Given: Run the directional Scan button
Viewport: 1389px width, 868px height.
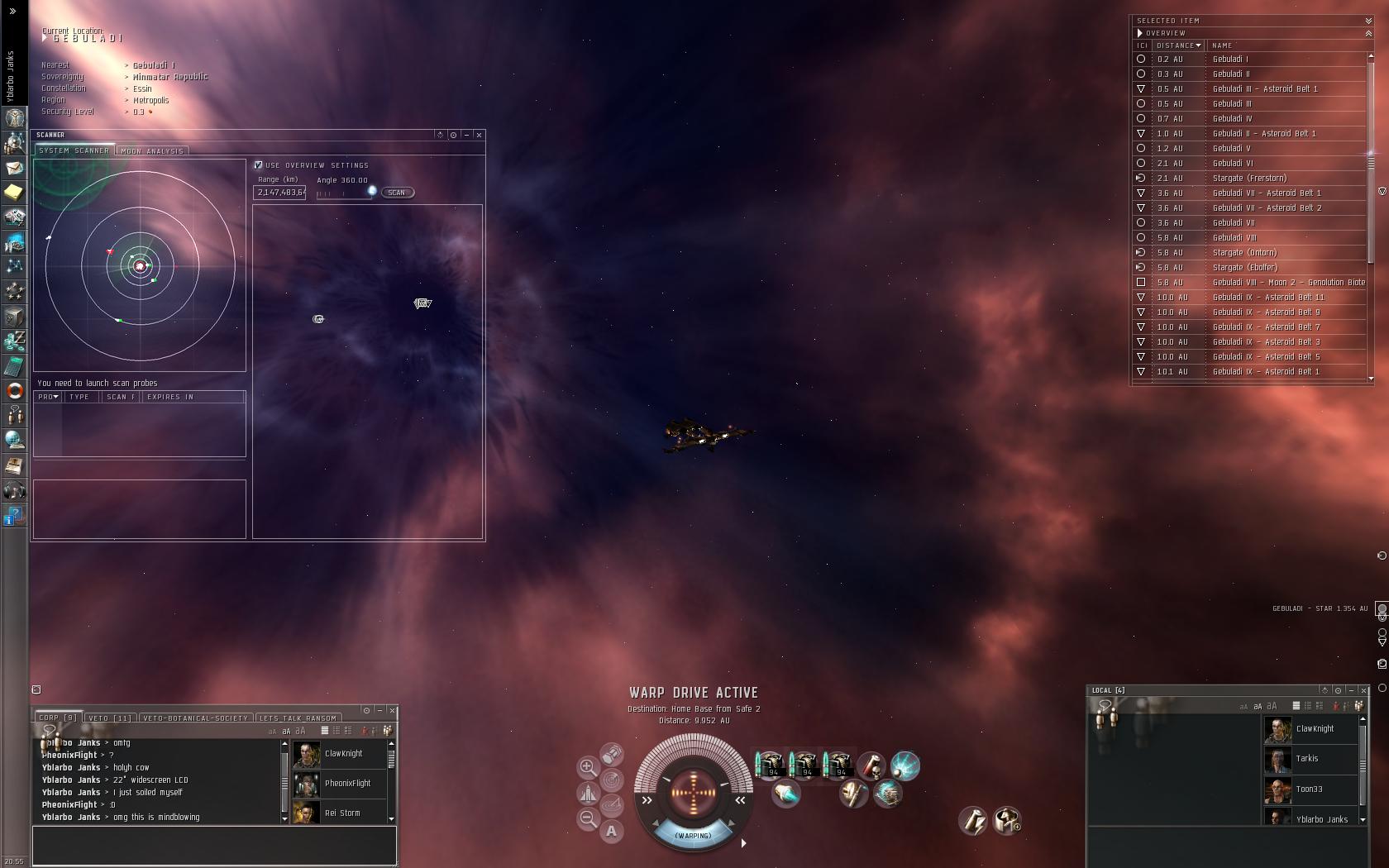Looking at the screenshot, I should tap(397, 193).
